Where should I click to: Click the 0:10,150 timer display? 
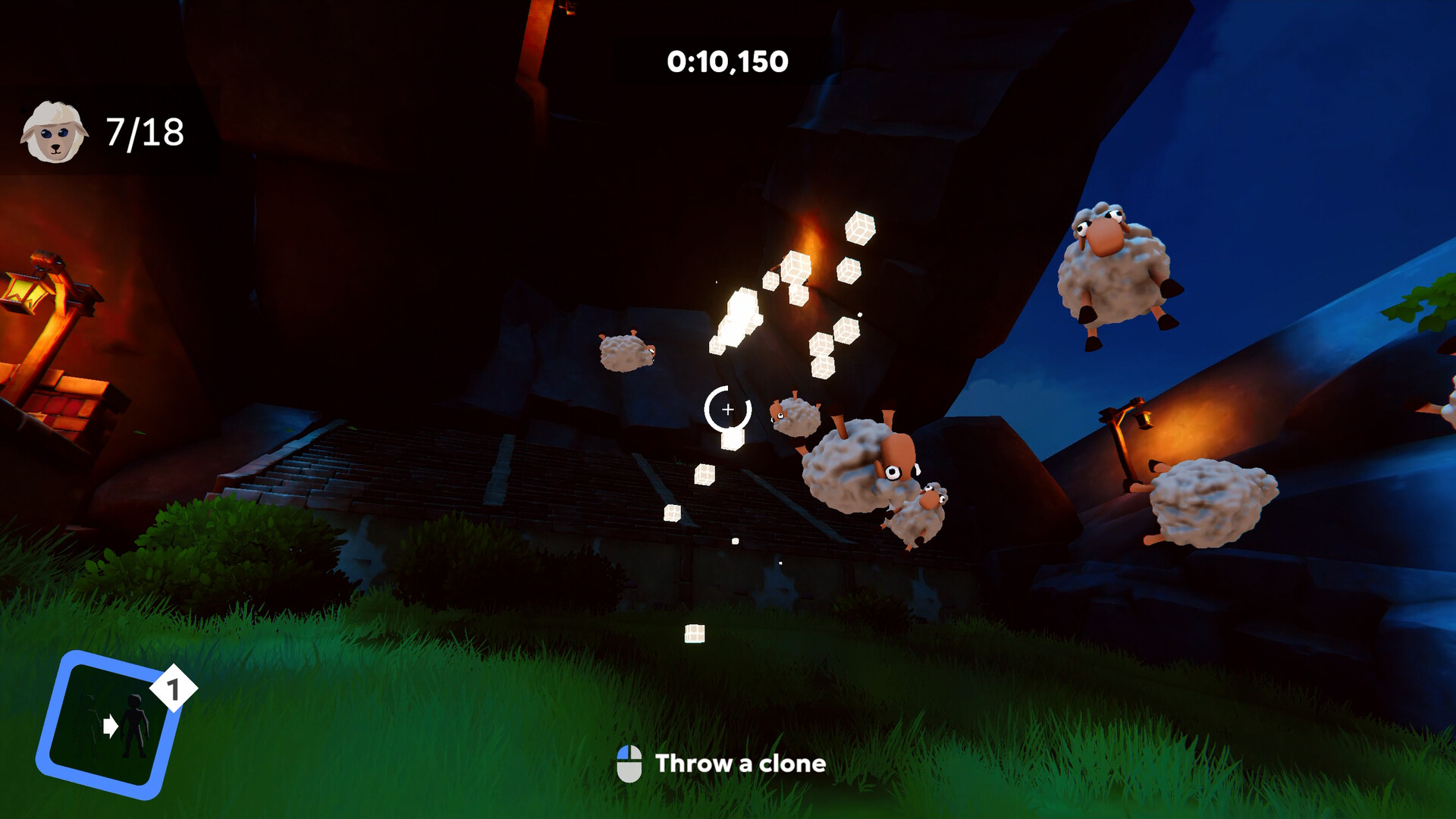[x=727, y=61]
